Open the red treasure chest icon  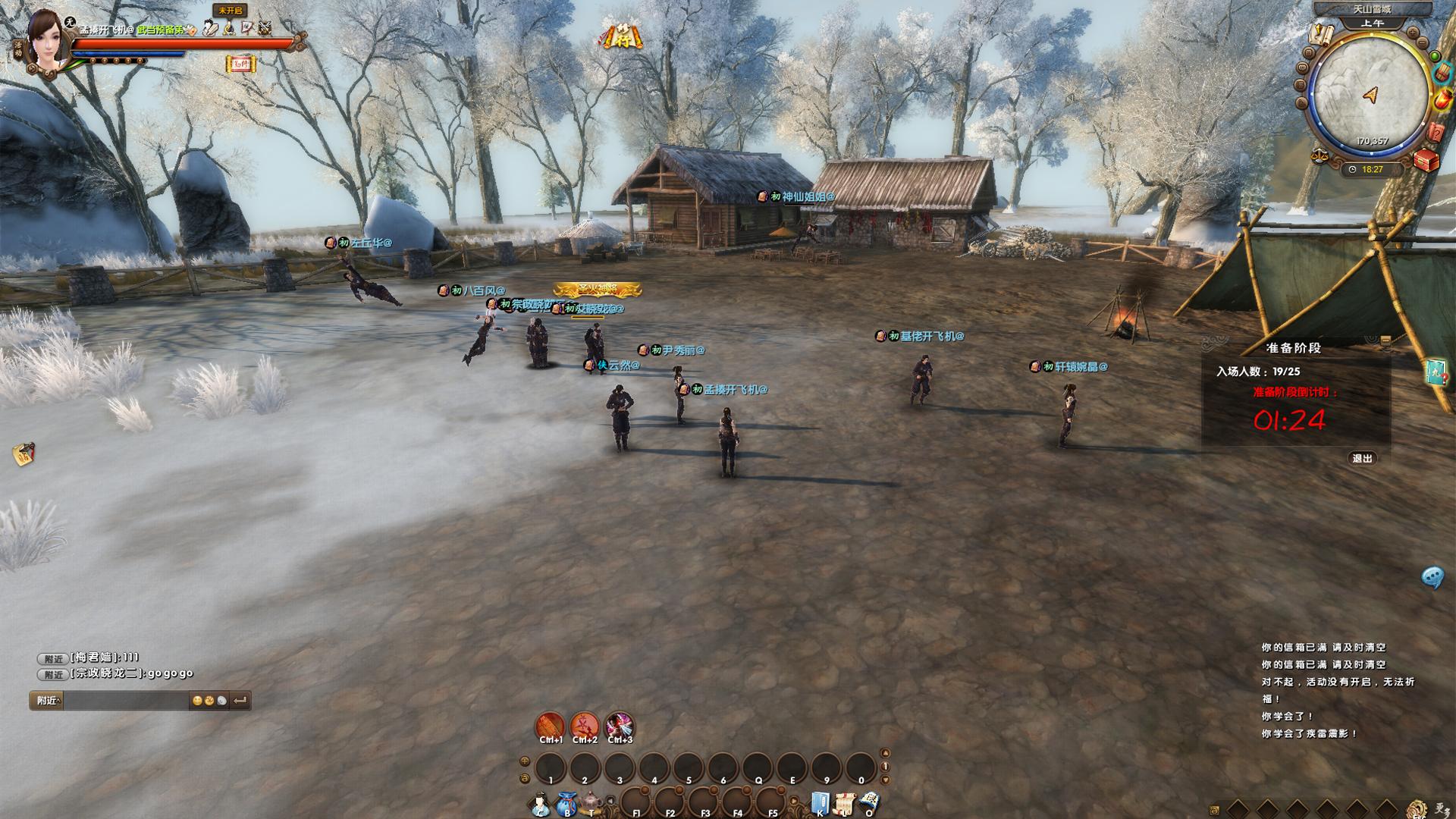[x=1426, y=162]
